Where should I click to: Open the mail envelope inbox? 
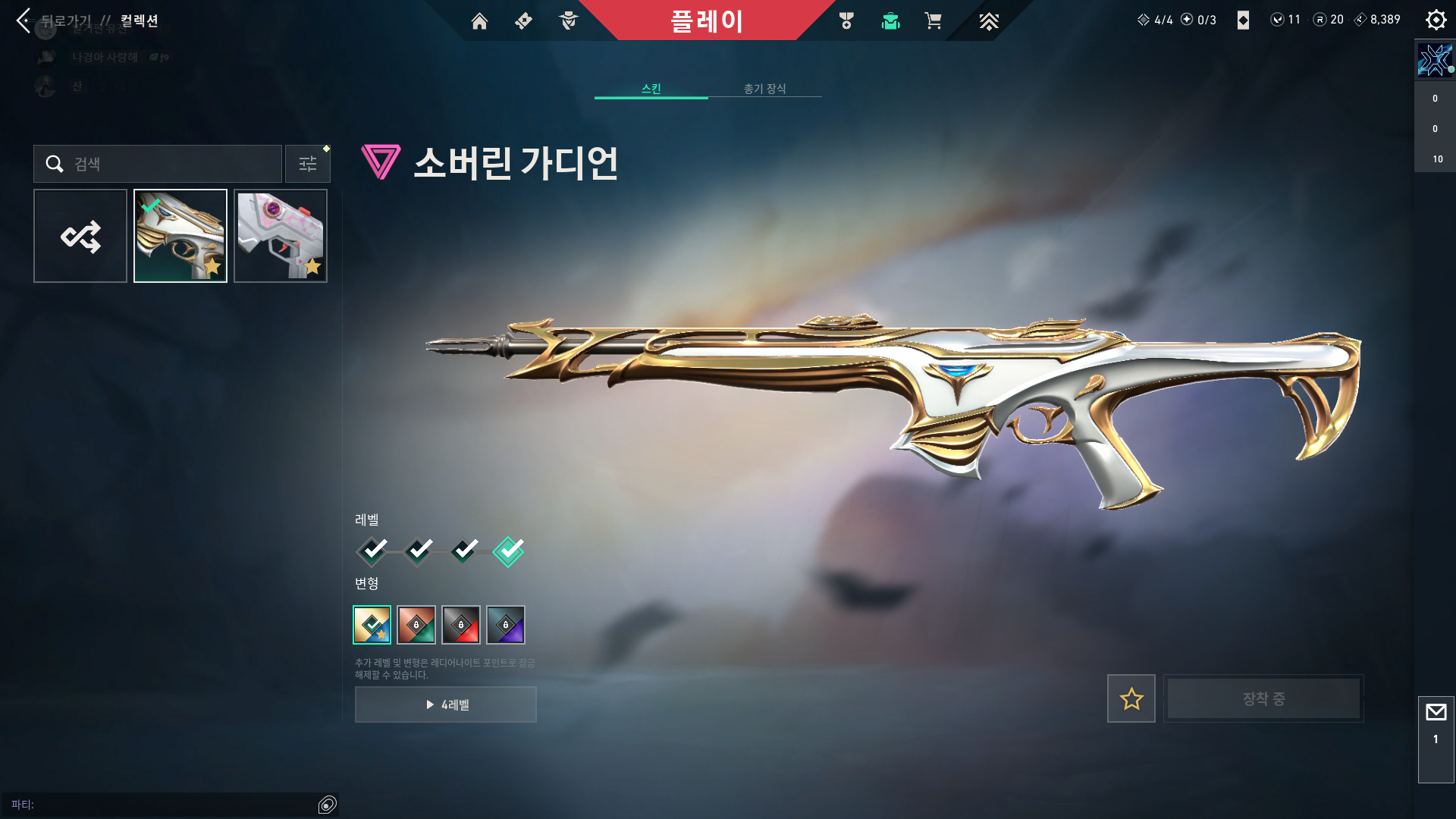[x=1436, y=713]
